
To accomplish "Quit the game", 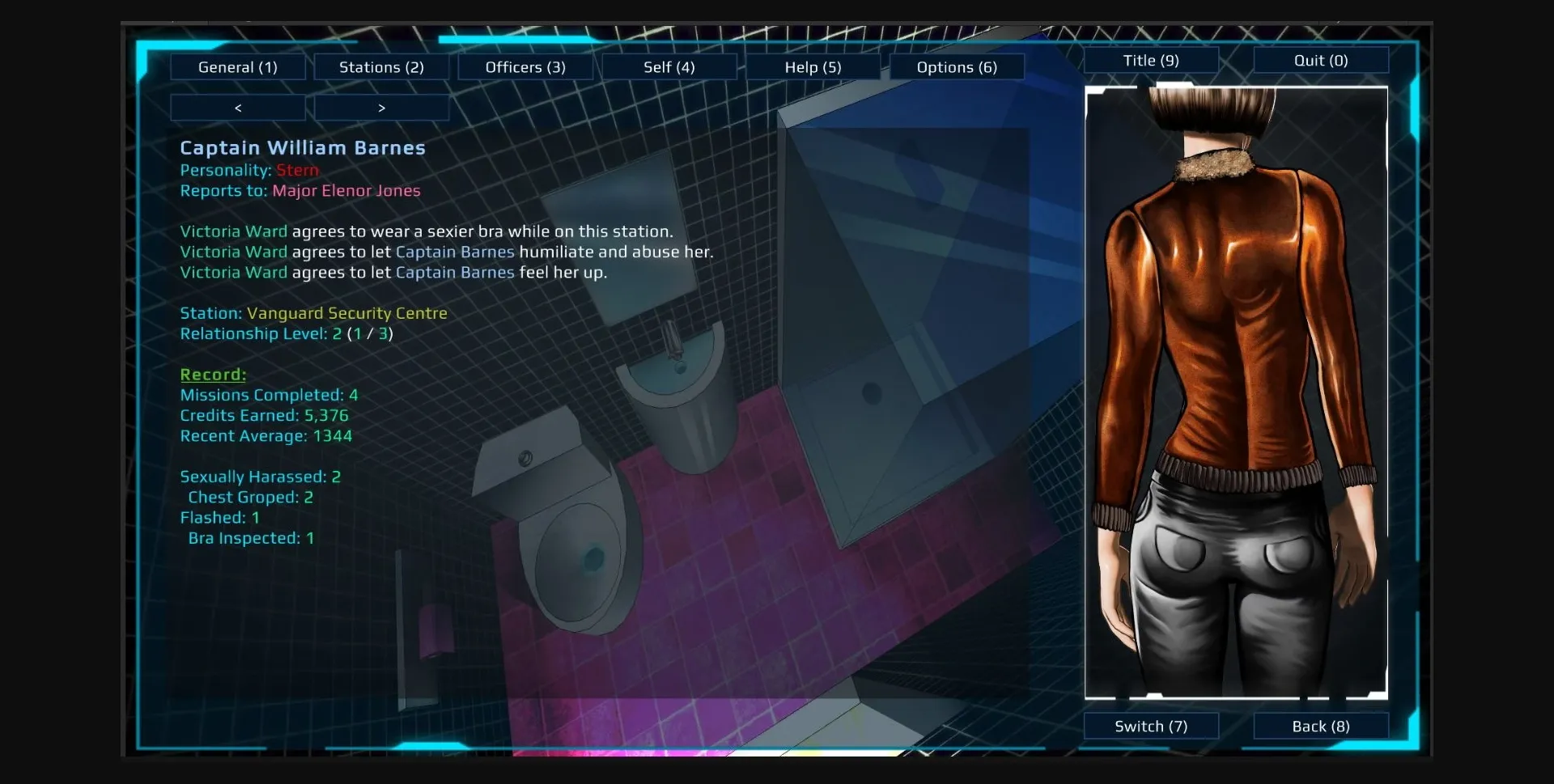I will (x=1319, y=60).
